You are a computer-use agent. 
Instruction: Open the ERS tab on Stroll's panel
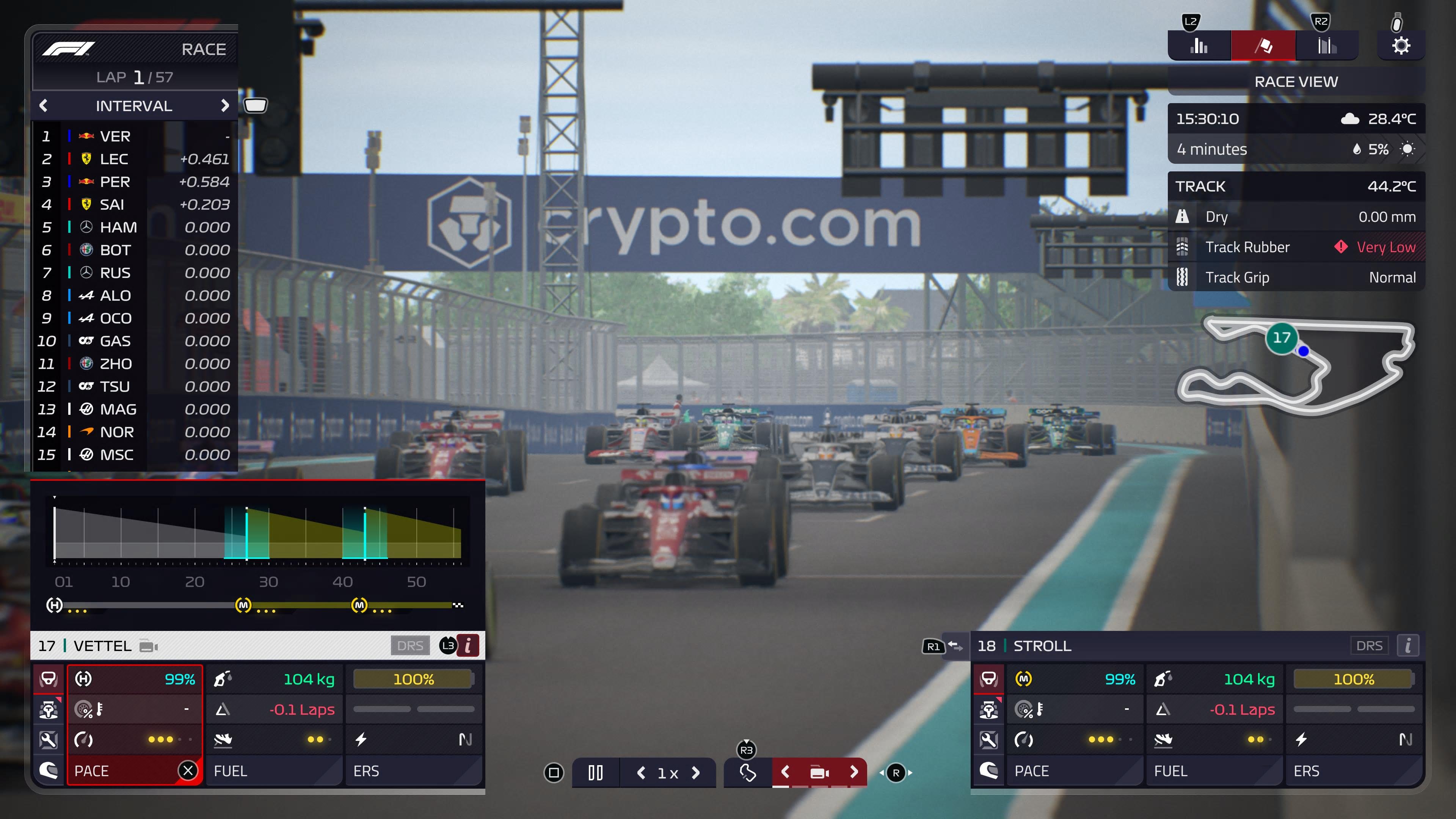(1306, 771)
